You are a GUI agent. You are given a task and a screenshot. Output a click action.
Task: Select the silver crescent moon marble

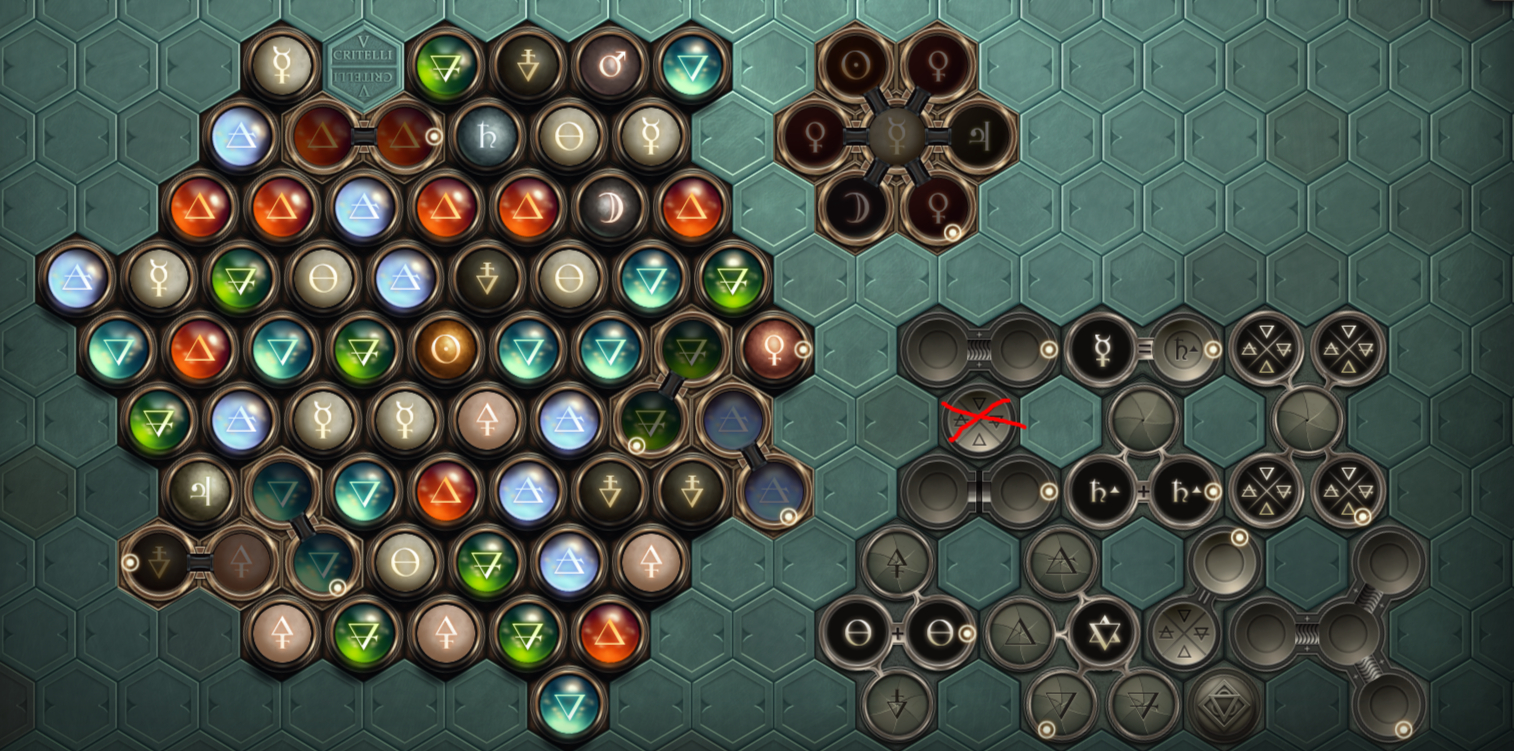[x=610, y=207]
